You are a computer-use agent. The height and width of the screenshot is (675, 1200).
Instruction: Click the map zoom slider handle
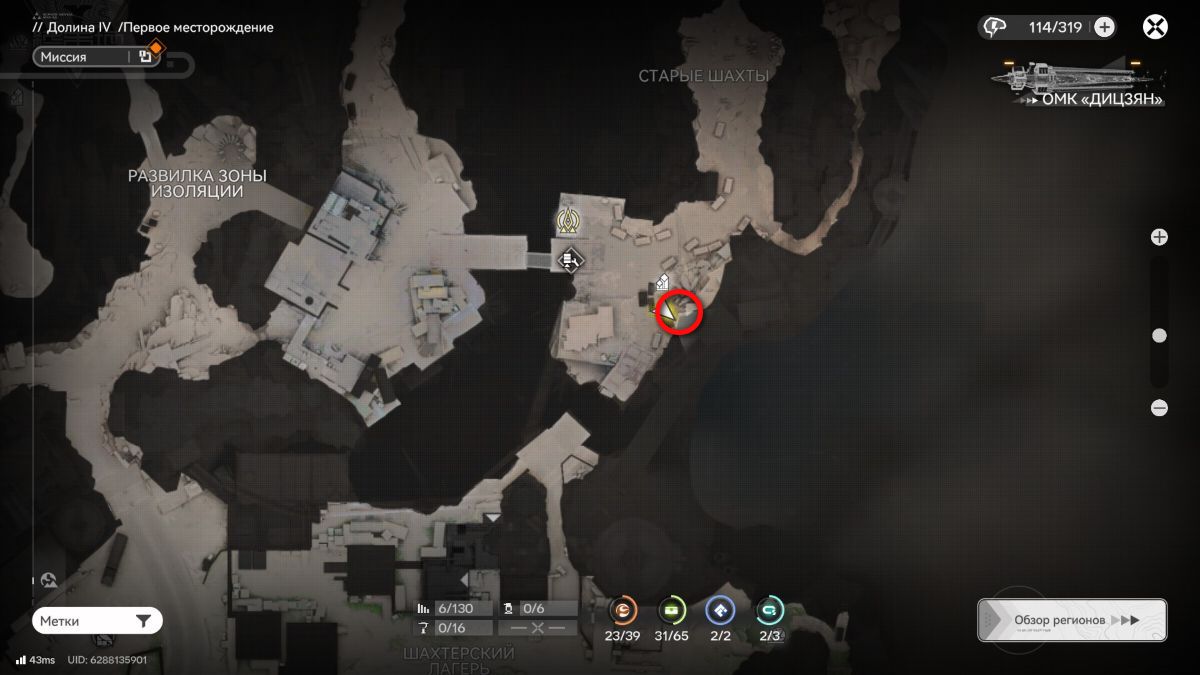[1159, 336]
